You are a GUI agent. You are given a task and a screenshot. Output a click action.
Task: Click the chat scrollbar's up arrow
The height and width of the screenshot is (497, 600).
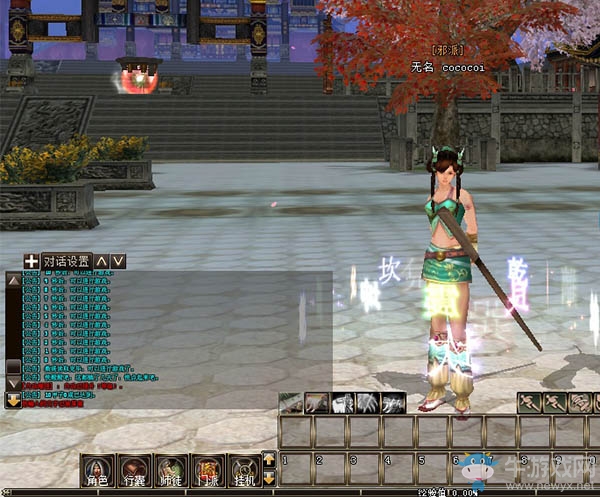[x=13, y=281]
